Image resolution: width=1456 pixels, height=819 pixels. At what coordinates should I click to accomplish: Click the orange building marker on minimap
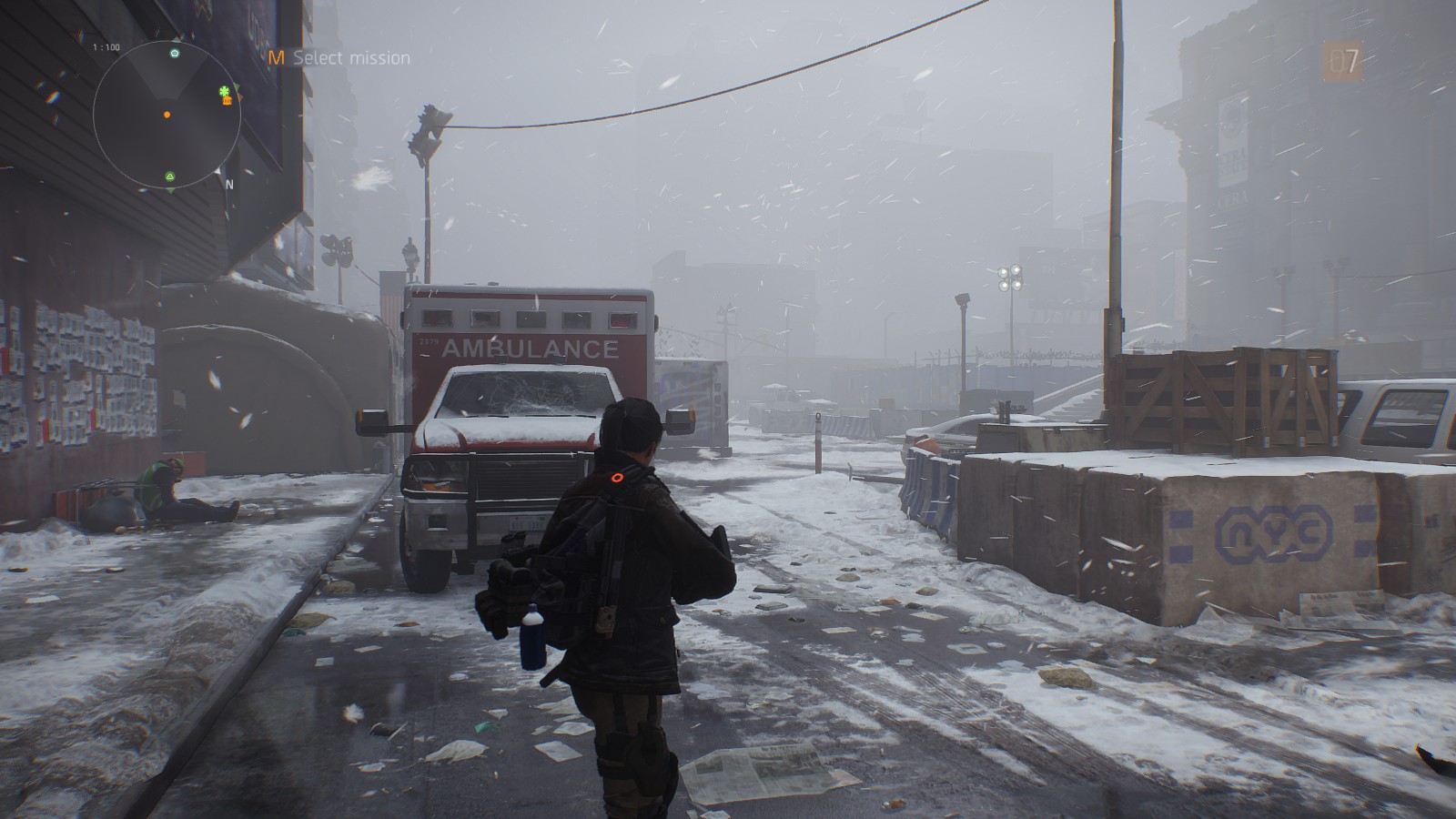click(227, 100)
